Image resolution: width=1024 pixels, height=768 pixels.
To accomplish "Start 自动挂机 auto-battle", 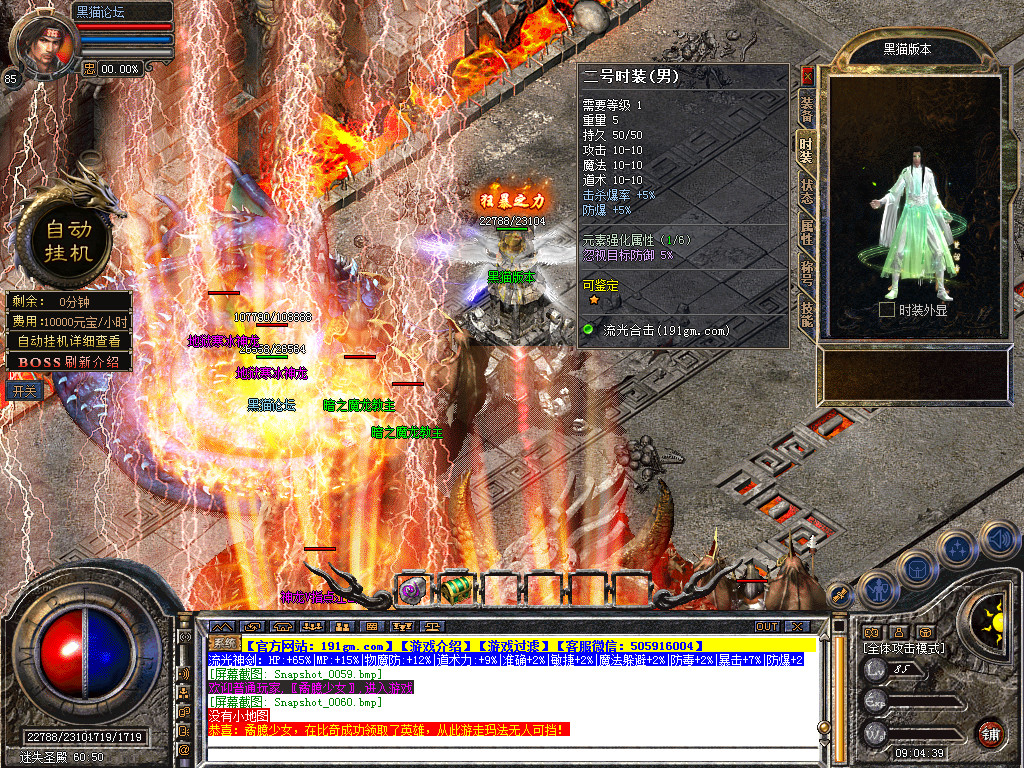I will point(68,241).
